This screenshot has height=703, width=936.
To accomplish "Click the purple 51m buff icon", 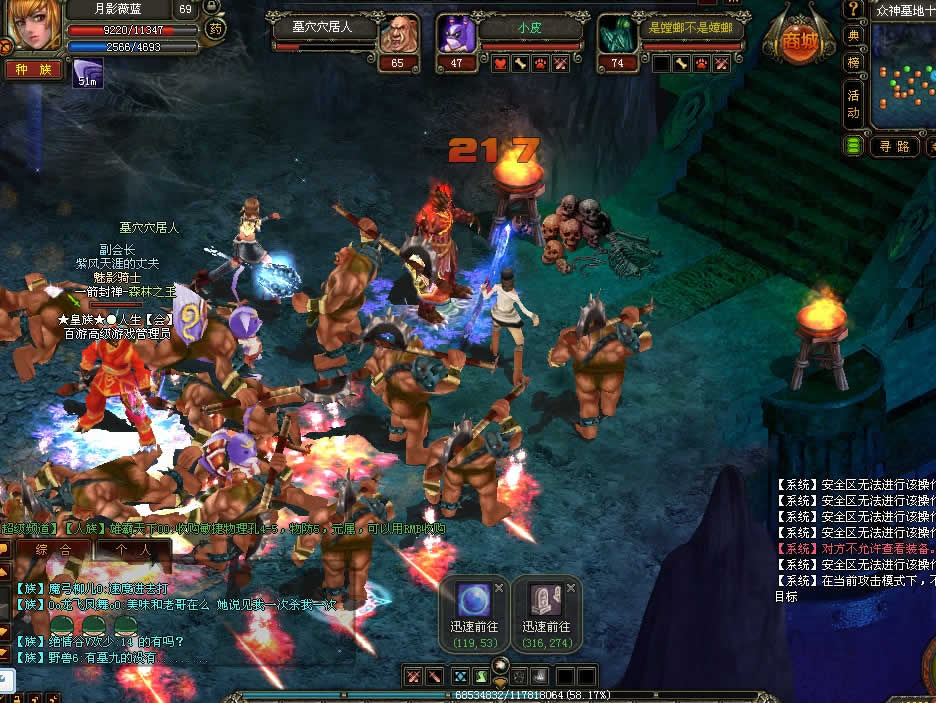I will (x=88, y=73).
